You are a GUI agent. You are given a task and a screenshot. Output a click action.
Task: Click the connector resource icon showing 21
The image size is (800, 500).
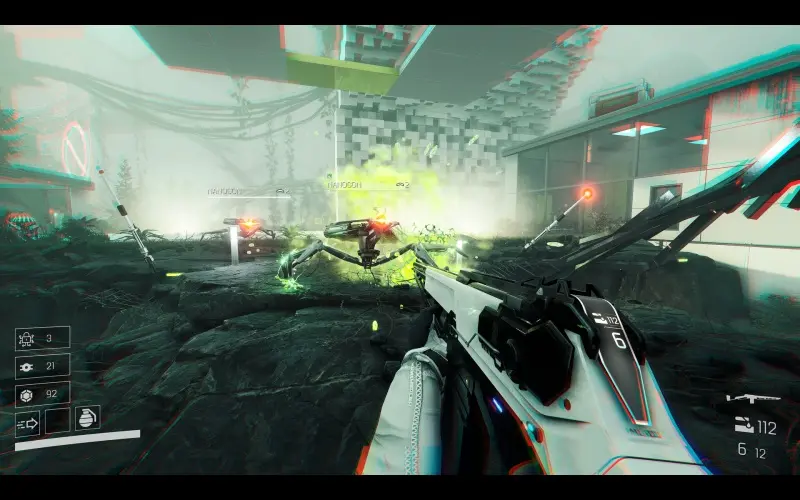coord(26,367)
